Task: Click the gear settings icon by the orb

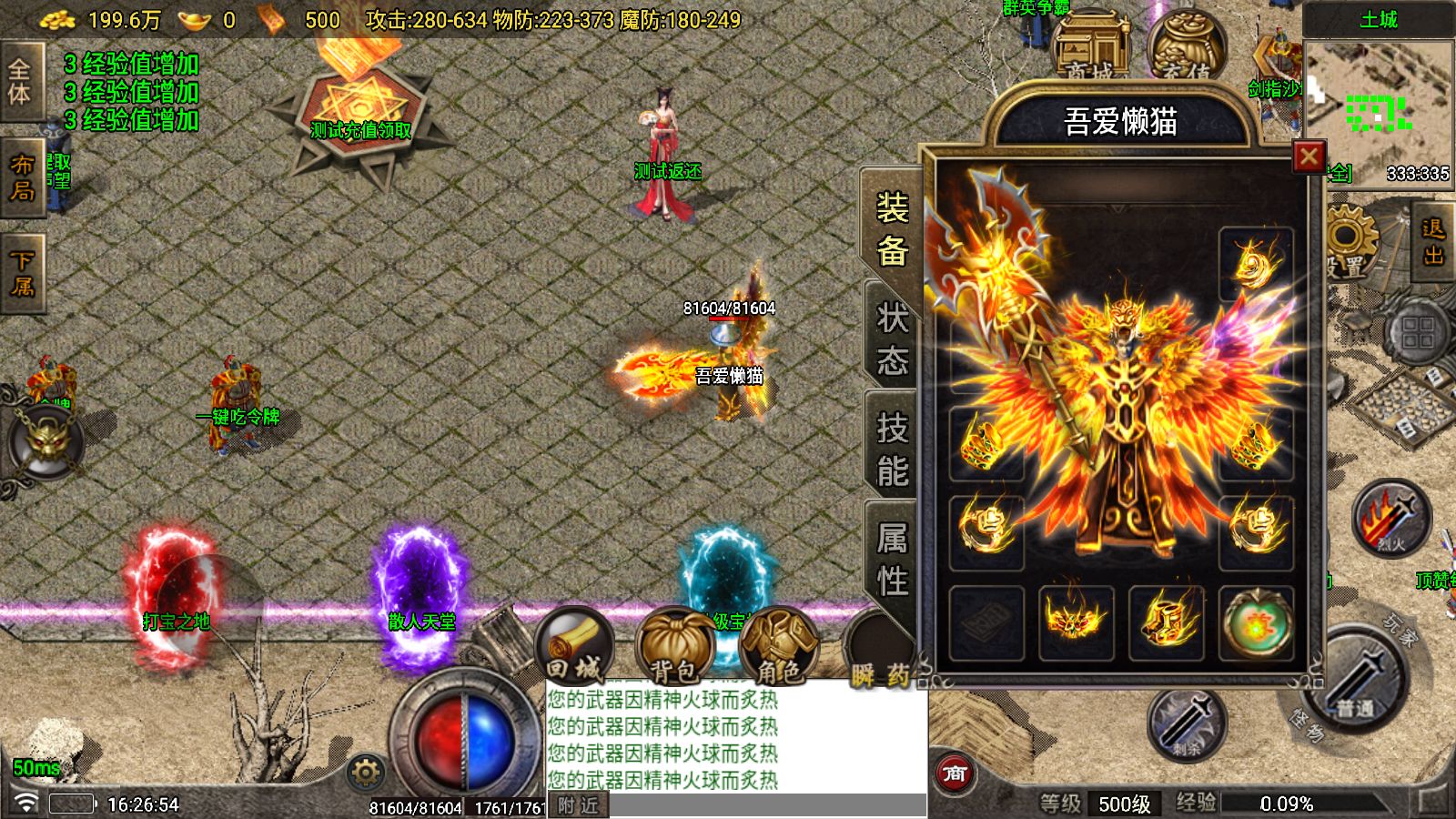Action: 366,773
